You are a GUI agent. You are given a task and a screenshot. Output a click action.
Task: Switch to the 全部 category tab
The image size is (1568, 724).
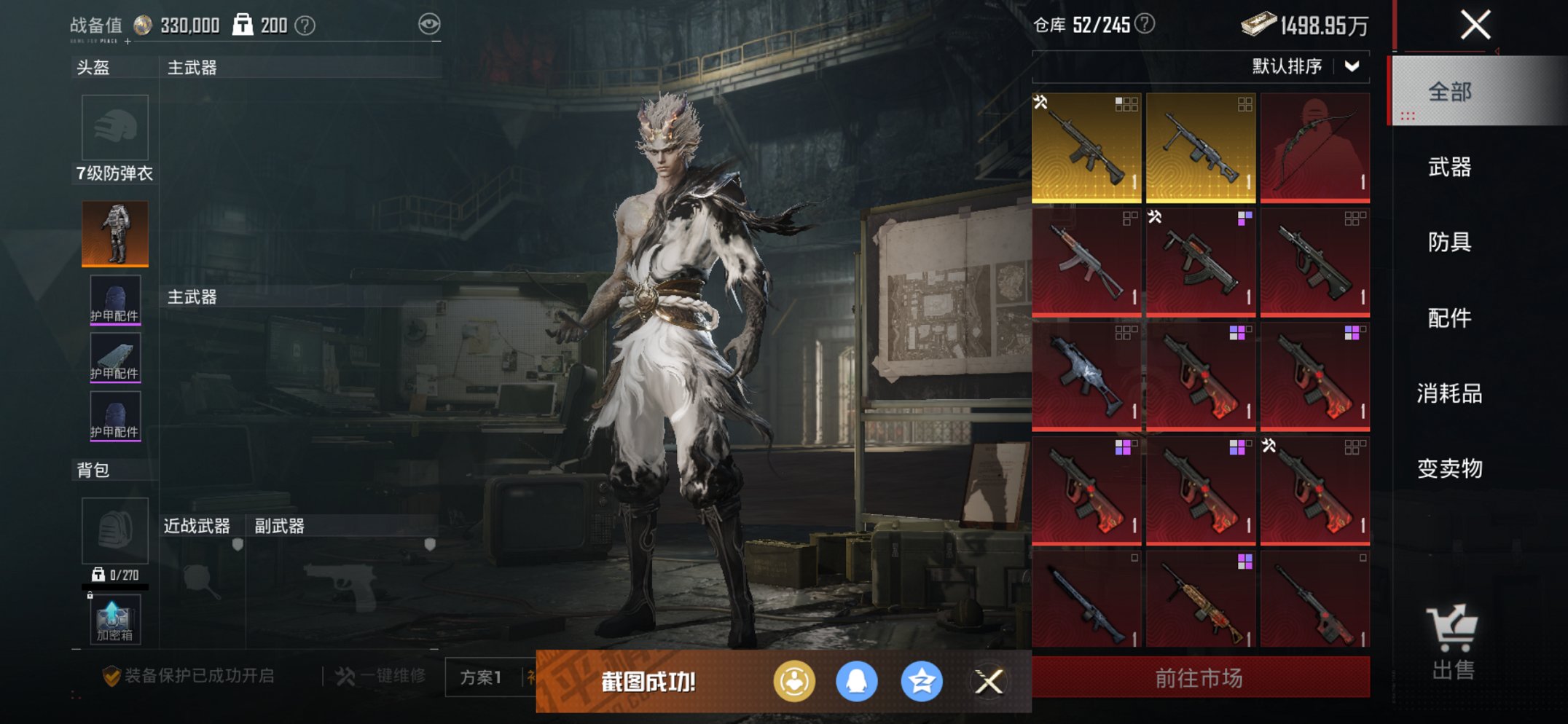click(1450, 92)
